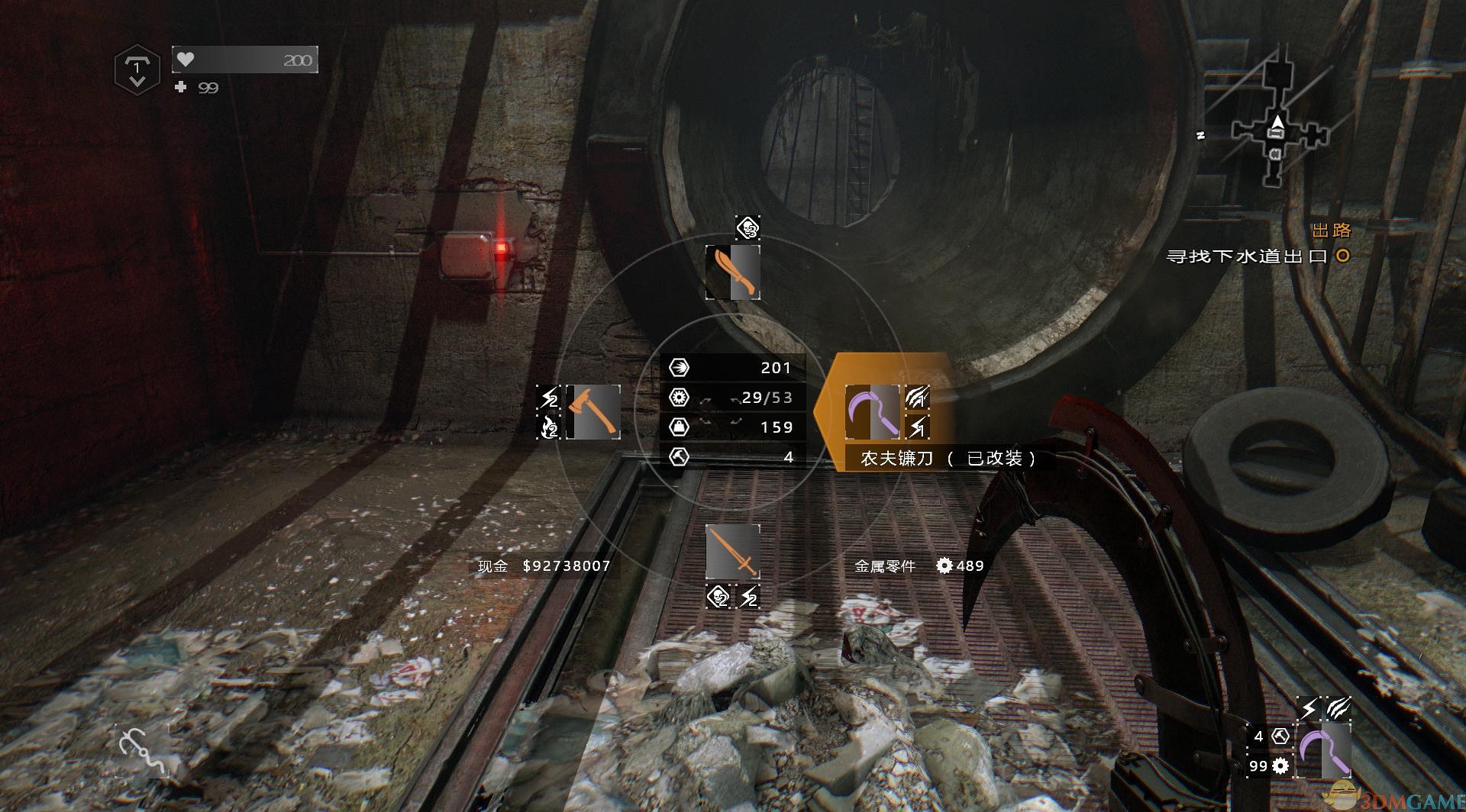Select the grappling hook icon
This screenshot has width=1466, height=812.
click(x=142, y=749)
